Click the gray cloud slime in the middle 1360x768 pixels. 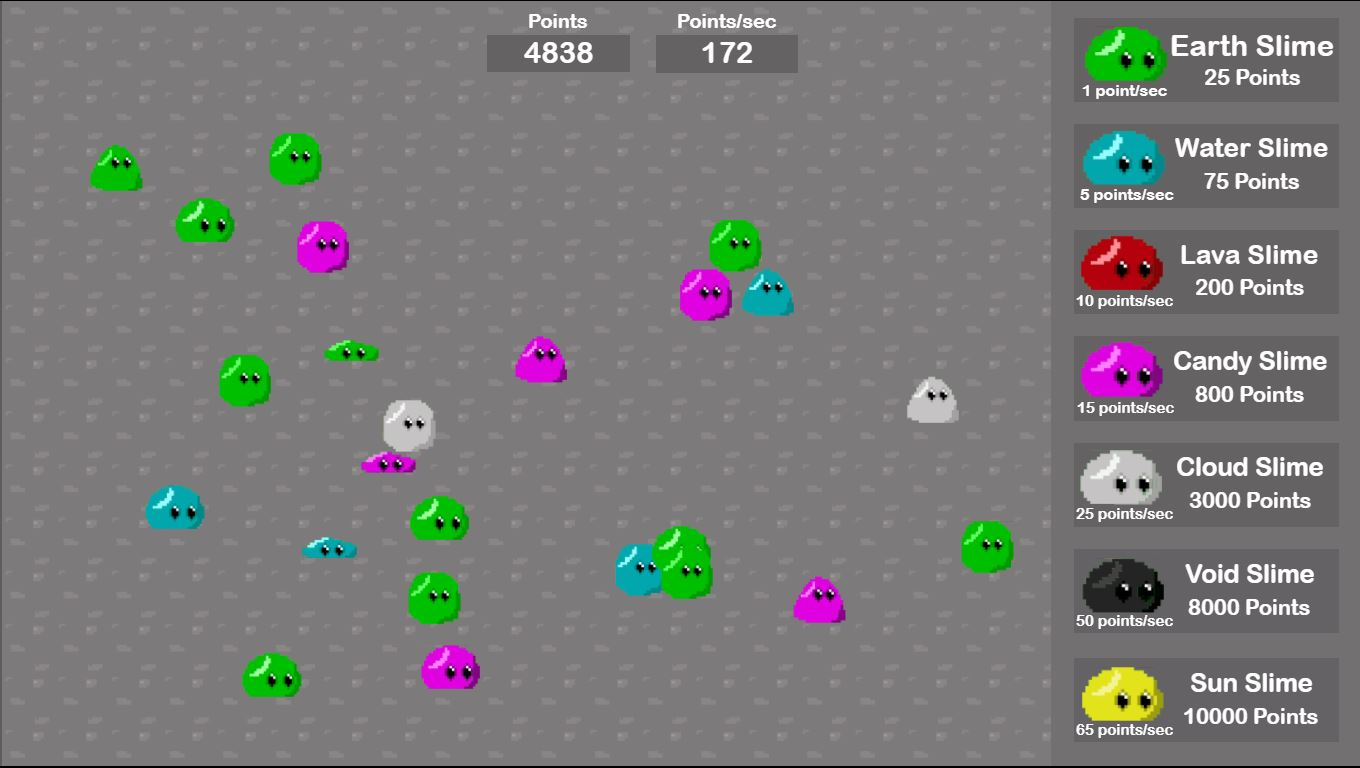click(x=406, y=425)
